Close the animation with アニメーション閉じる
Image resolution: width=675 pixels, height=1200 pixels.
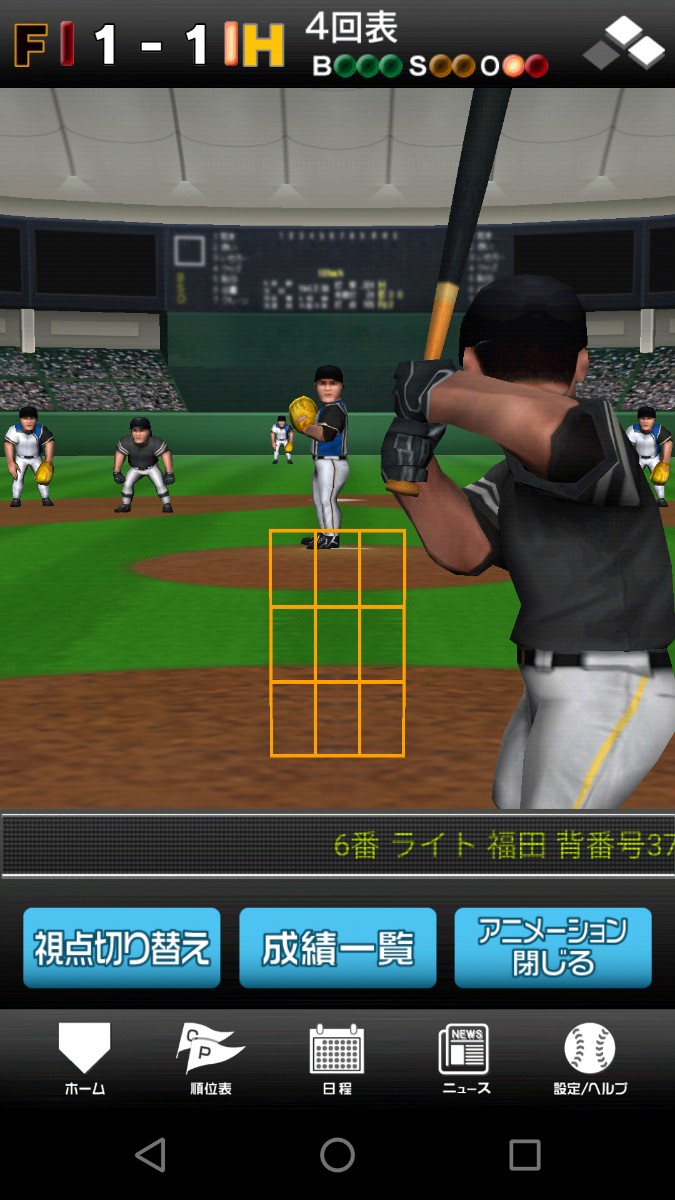point(553,947)
